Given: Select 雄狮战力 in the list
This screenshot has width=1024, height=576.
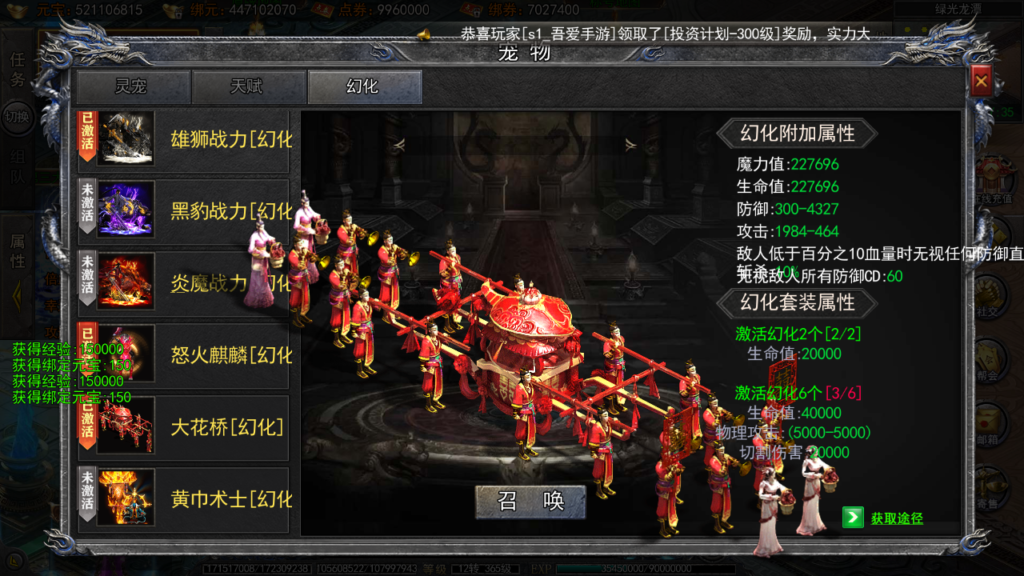Looking at the screenshot, I should (184, 140).
